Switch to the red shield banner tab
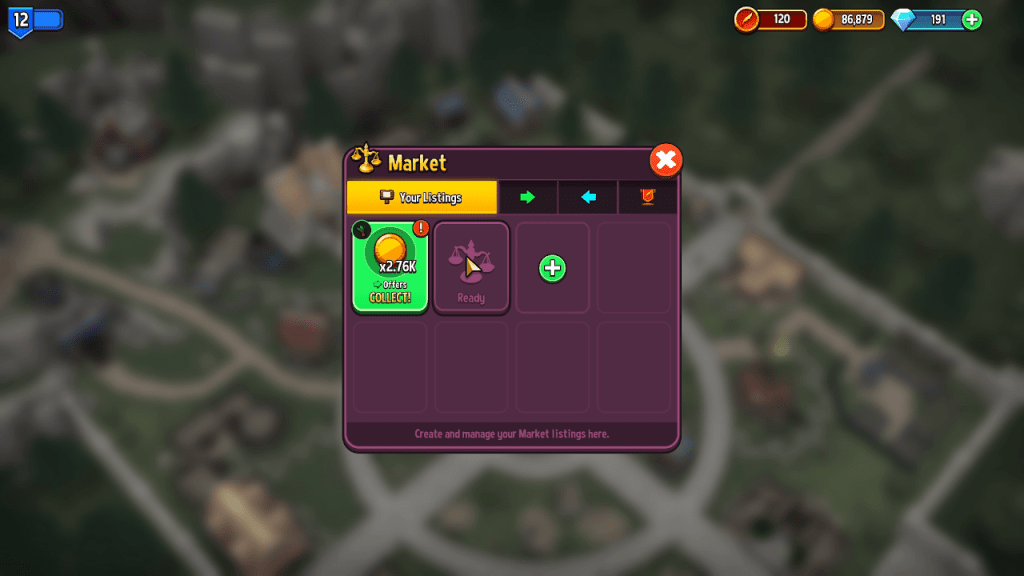 pos(647,197)
